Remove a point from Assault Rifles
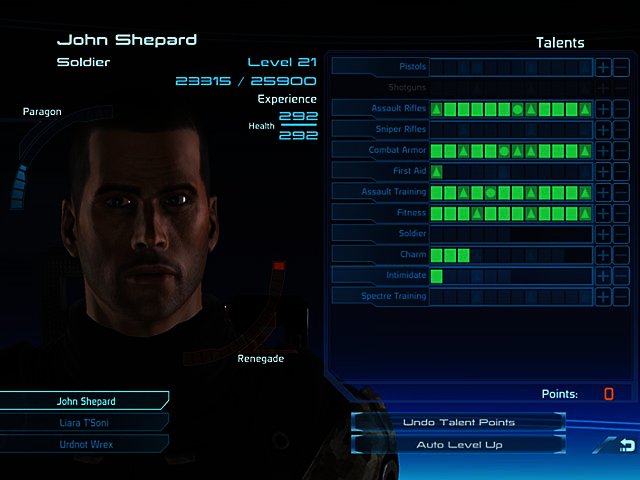 621,109
